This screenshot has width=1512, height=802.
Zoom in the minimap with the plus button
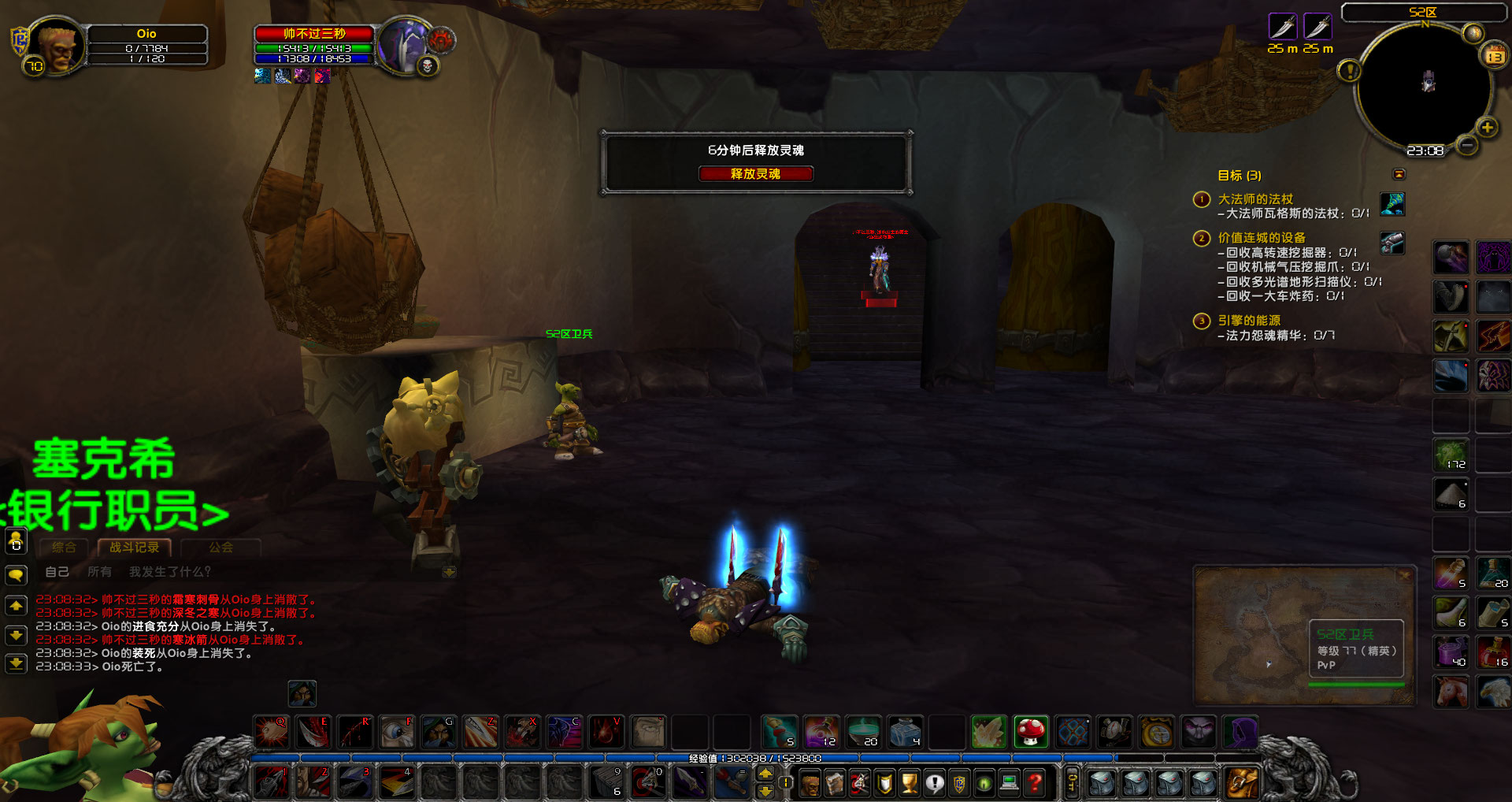pyautogui.click(x=1487, y=127)
